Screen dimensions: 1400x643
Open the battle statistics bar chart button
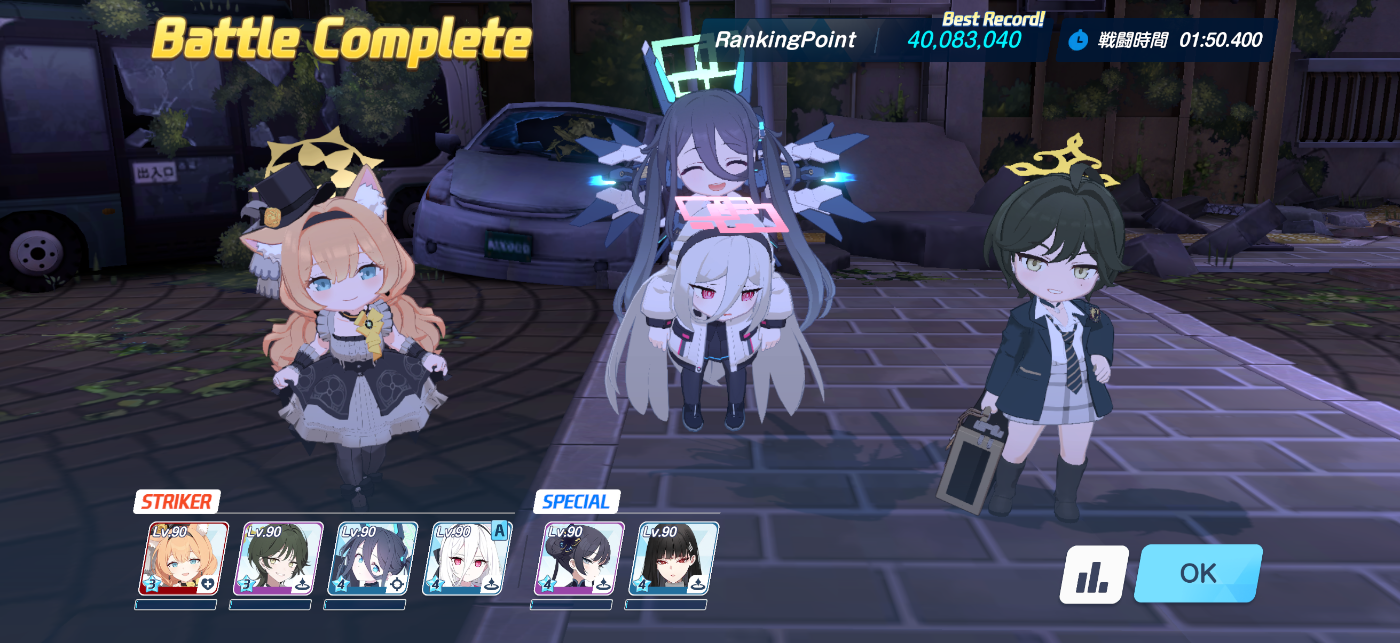point(1094,574)
